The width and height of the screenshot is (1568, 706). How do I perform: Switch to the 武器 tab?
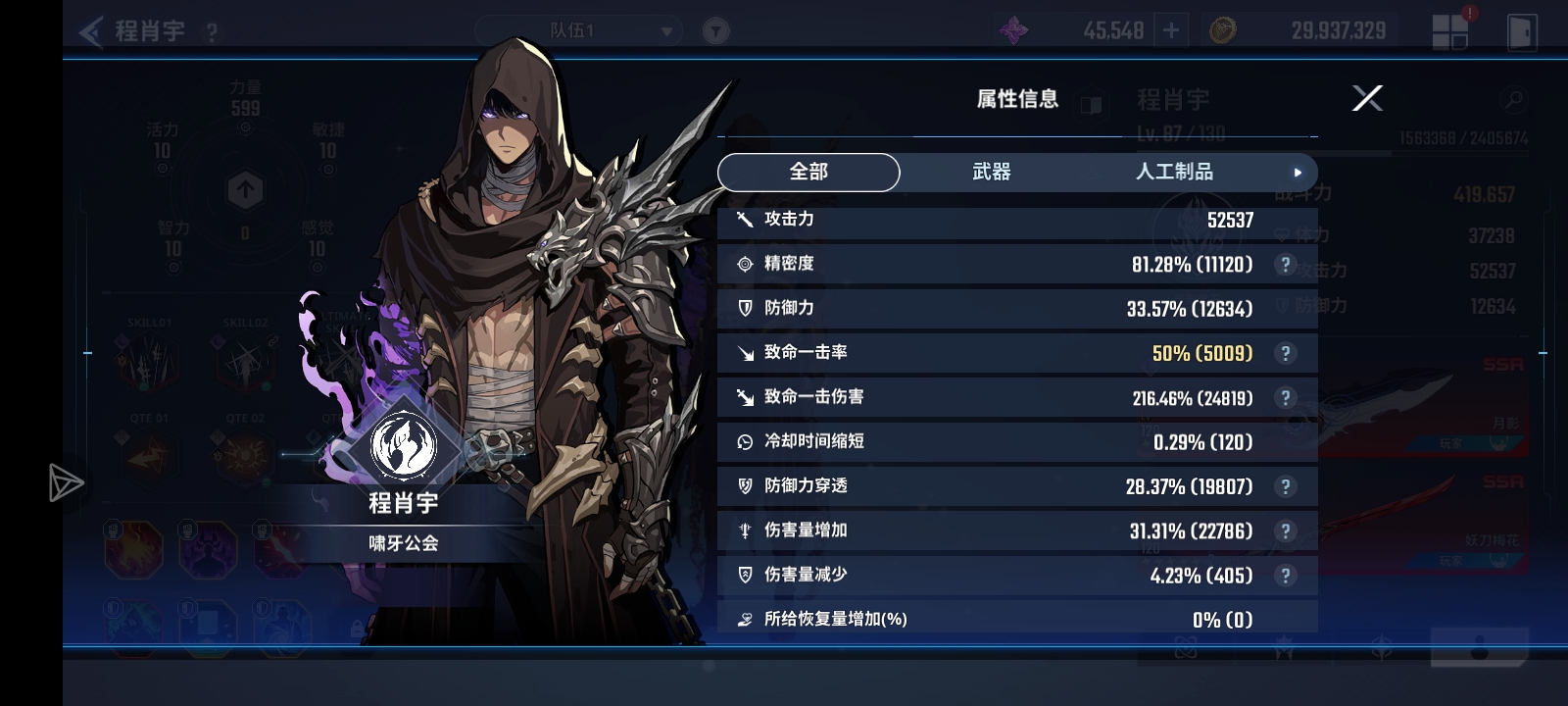(x=990, y=172)
